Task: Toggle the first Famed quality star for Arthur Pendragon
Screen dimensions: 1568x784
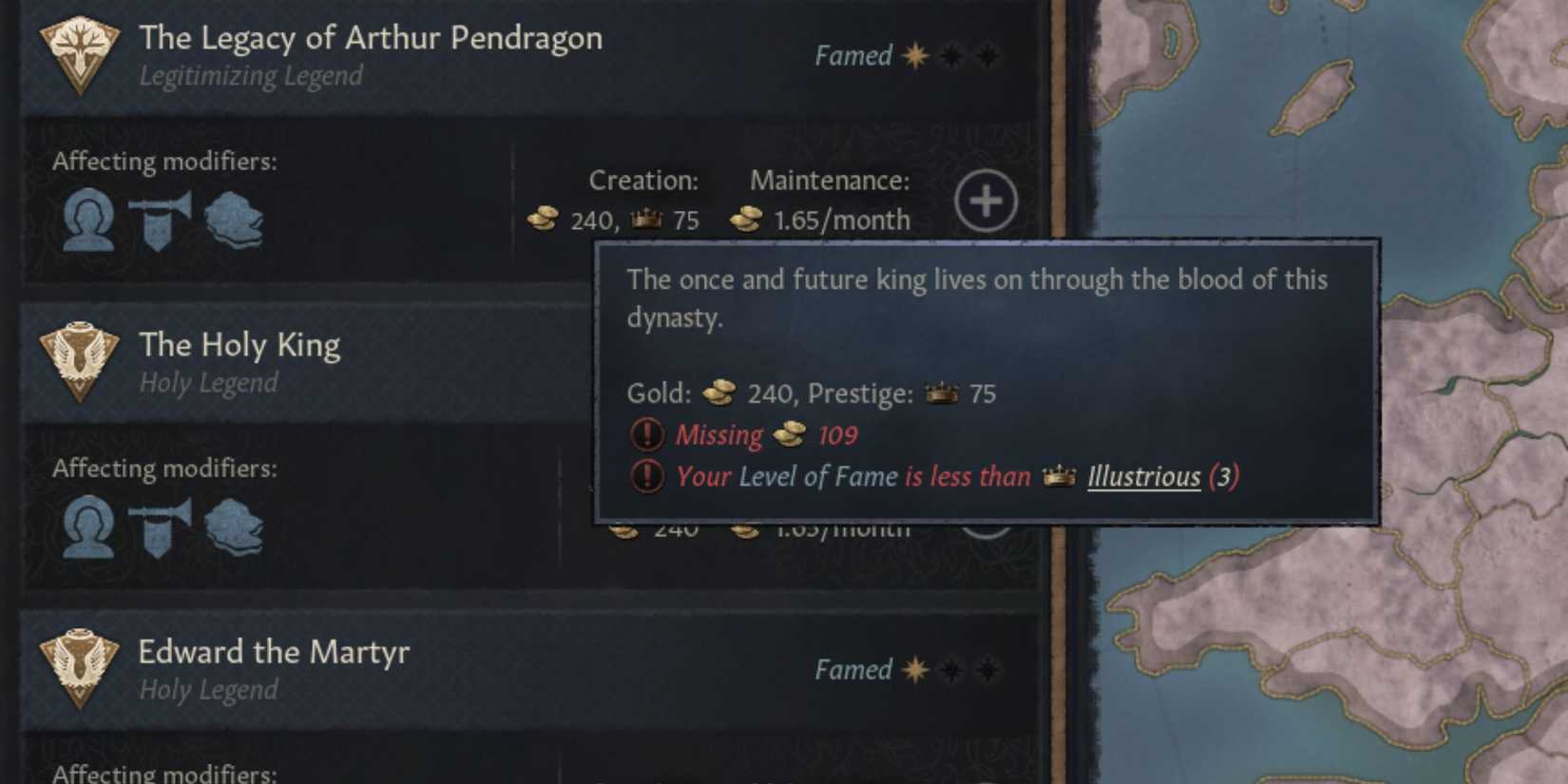Action: pyautogui.click(x=913, y=56)
